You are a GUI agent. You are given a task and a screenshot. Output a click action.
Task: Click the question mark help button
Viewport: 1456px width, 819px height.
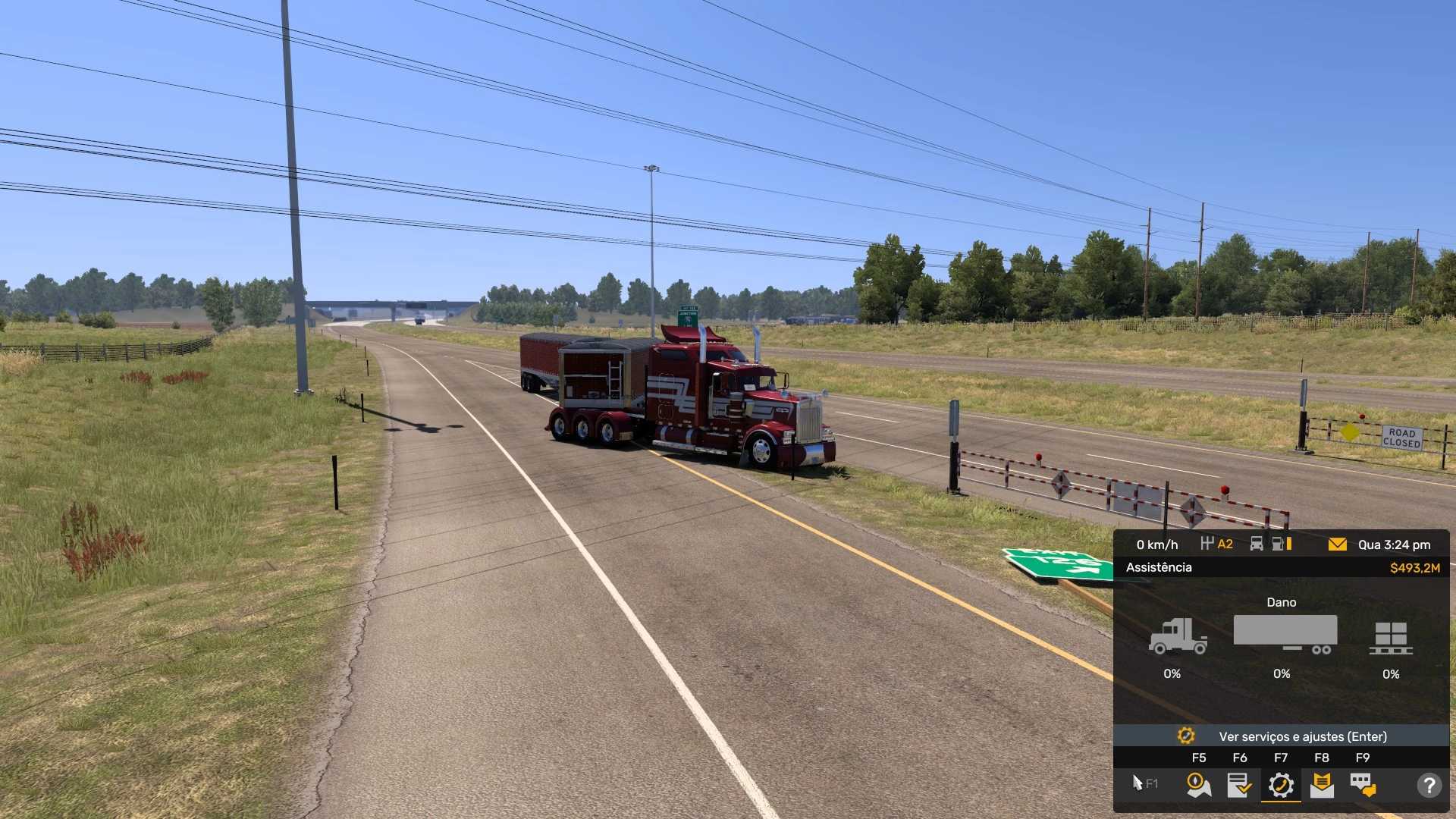point(1429,785)
